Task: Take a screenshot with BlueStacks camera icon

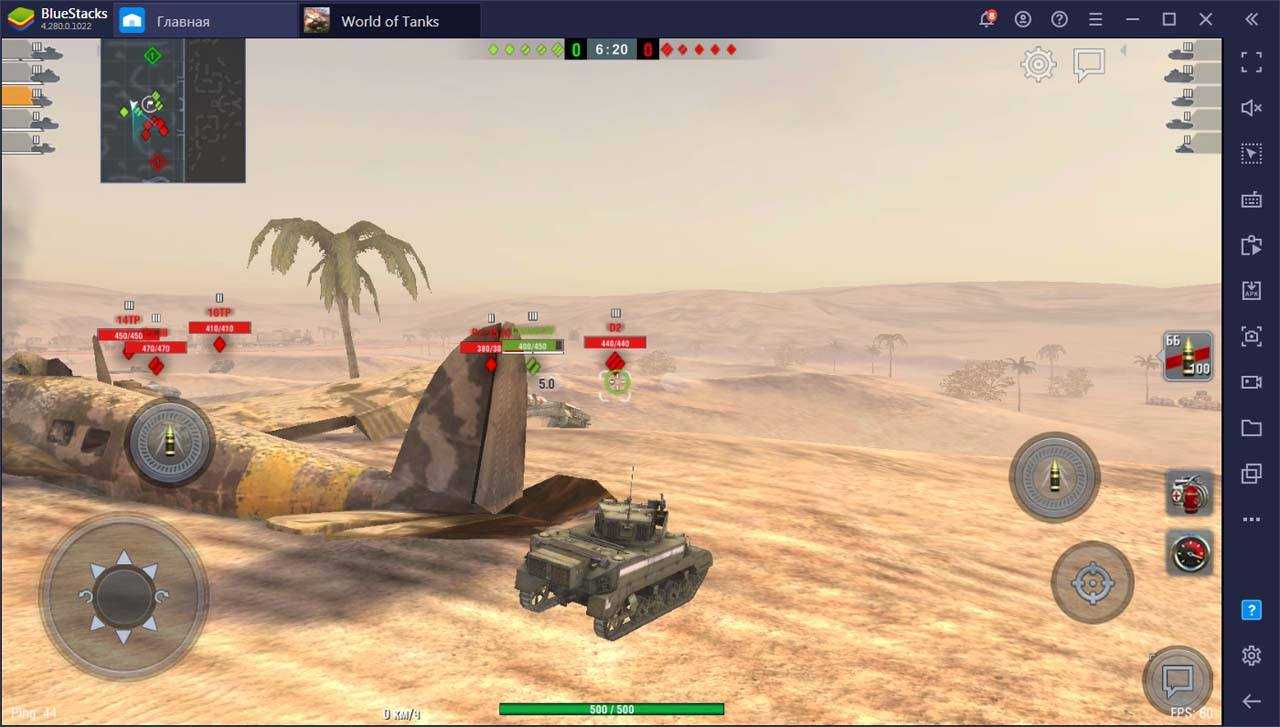Action: click(x=1251, y=336)
